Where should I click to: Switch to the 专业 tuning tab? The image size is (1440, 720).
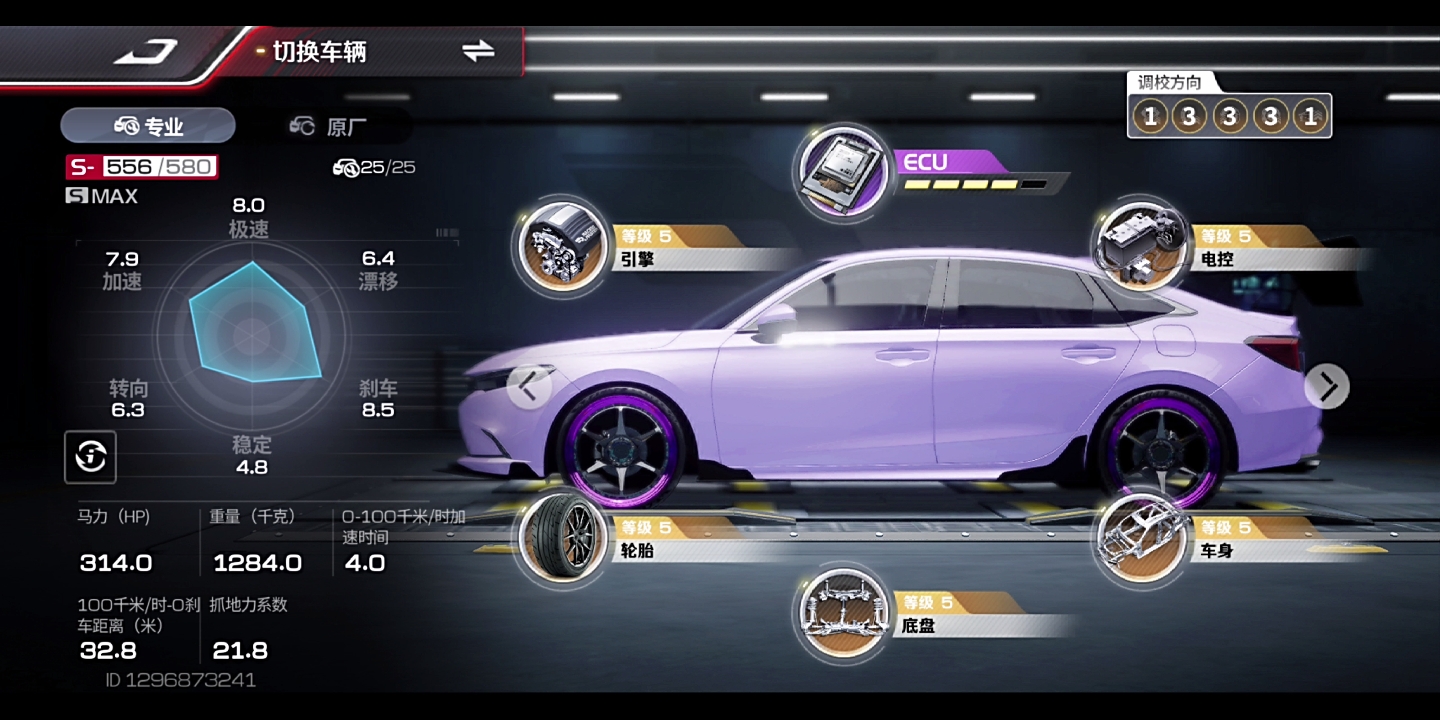click(x=148, y=126)
